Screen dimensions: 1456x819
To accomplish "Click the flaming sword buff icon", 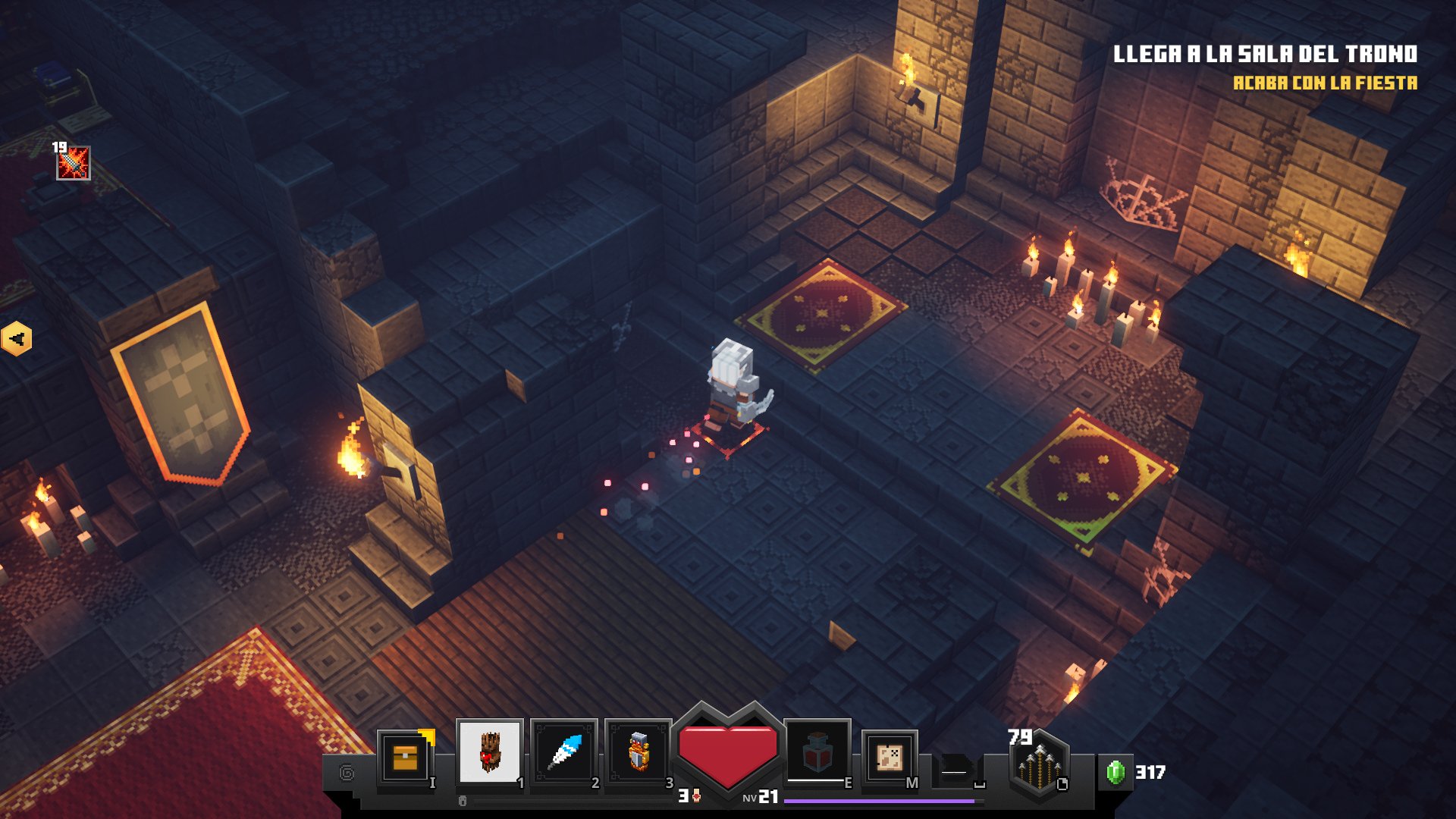I will pos(74,163).
